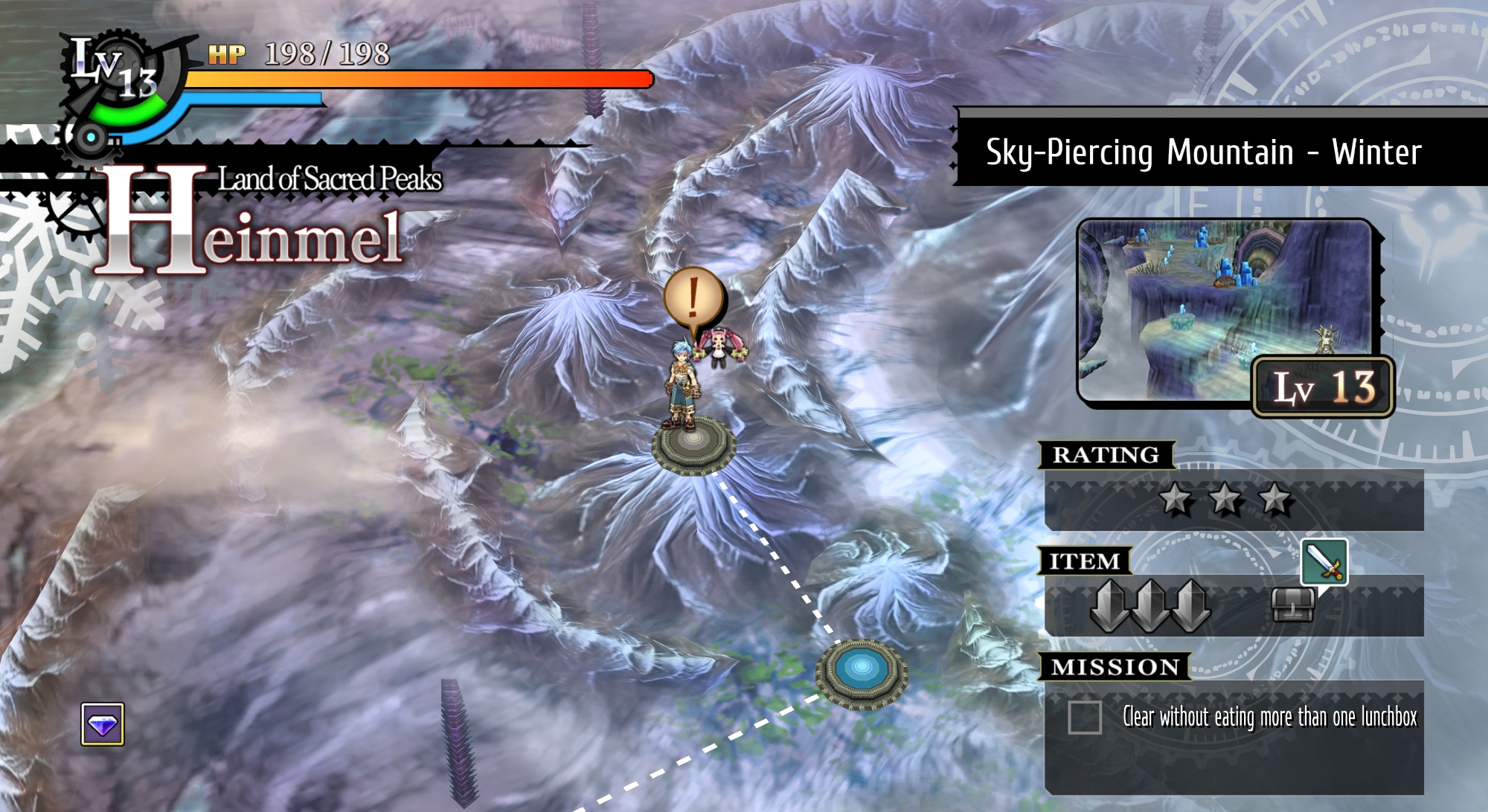Choose the grey stage node under the hero
Screen dimensions: 1488x812
(693, 442)
